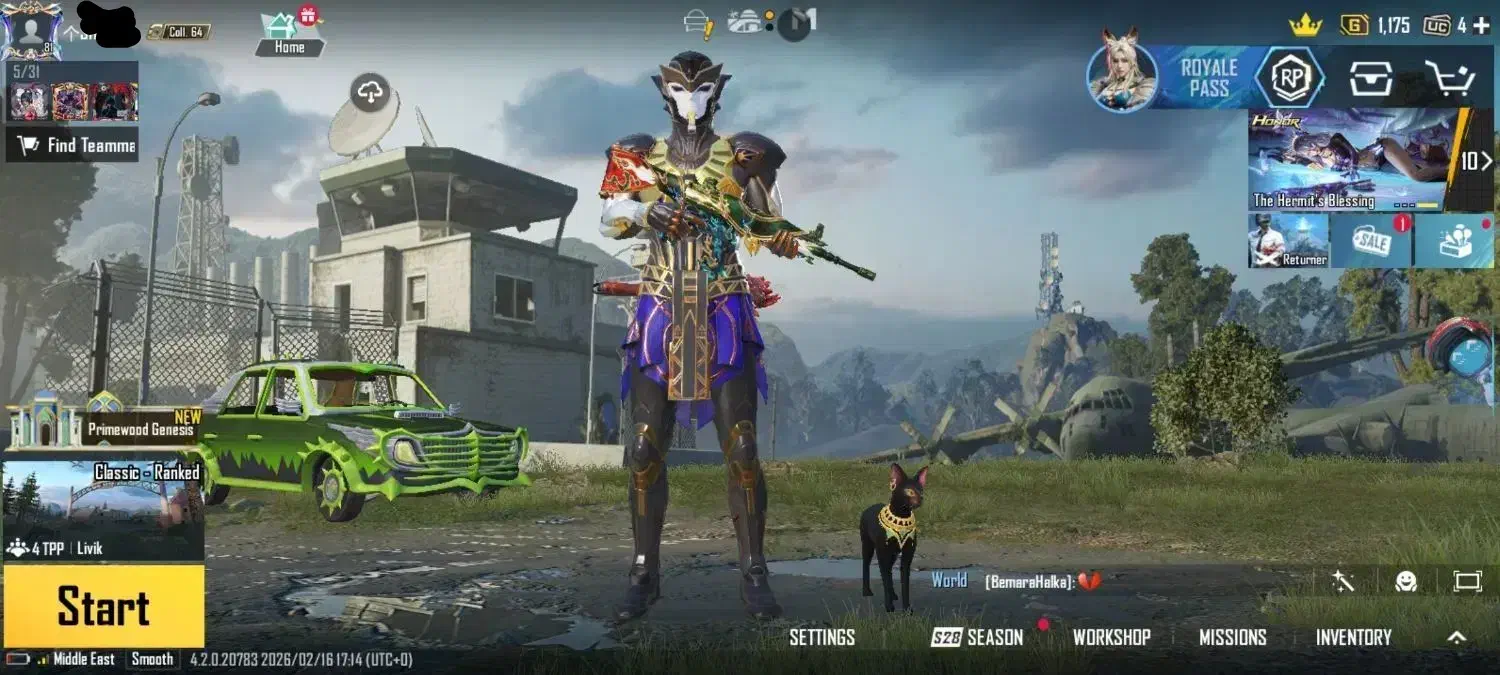Open the S28 Season page

click(978, 638)
